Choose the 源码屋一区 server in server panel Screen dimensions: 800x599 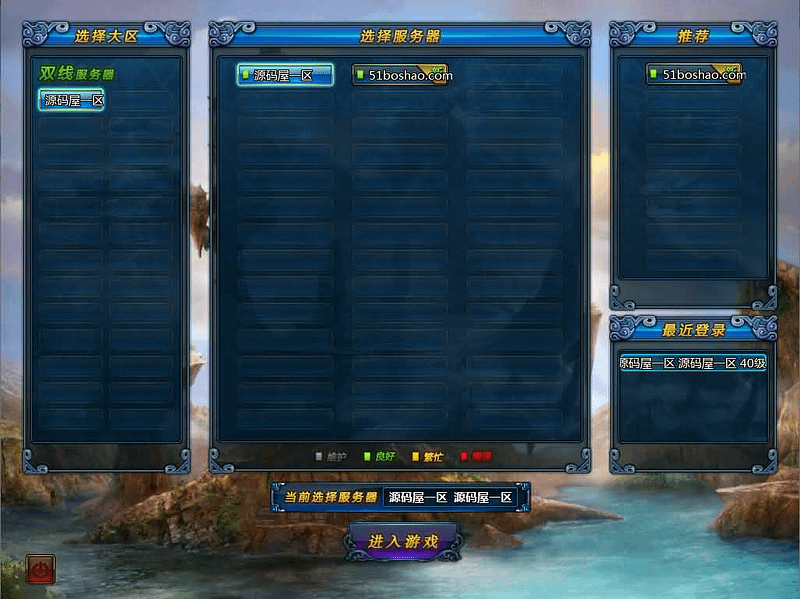(285, 75)
